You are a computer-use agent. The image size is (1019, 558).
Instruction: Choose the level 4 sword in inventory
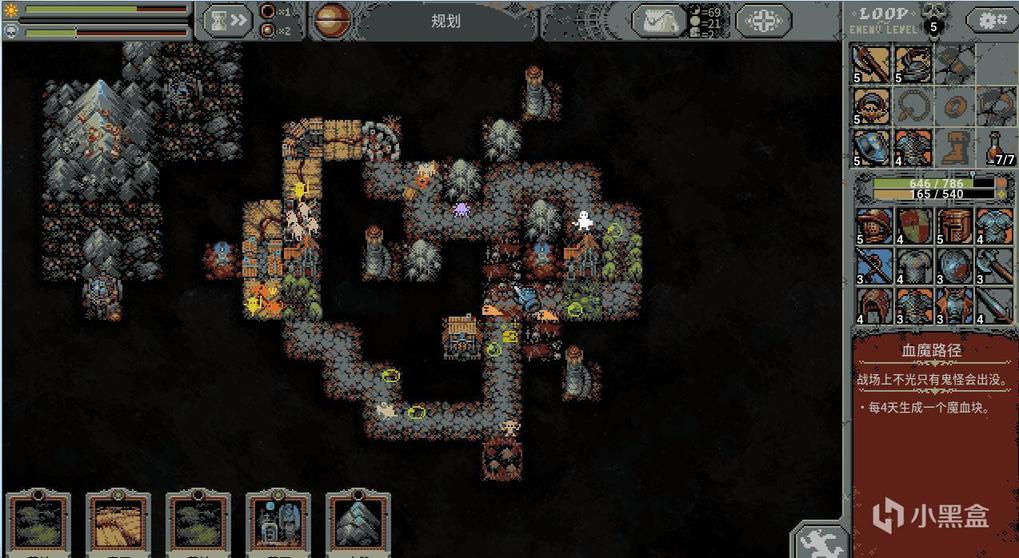click(x=996, y=305)
